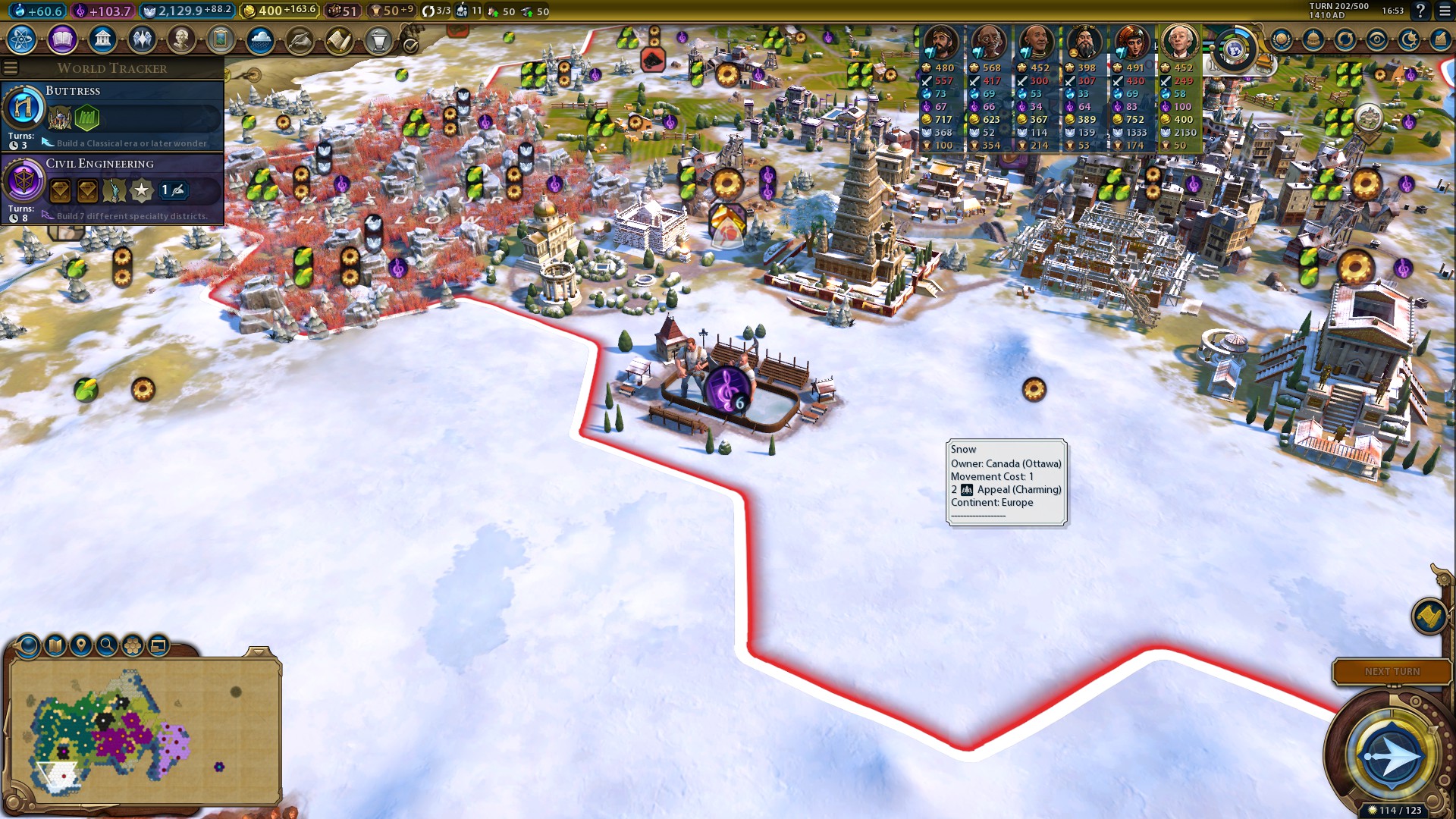Open the main game menu
This screenshot has width=1456, height=819.
click(1445, 11)
